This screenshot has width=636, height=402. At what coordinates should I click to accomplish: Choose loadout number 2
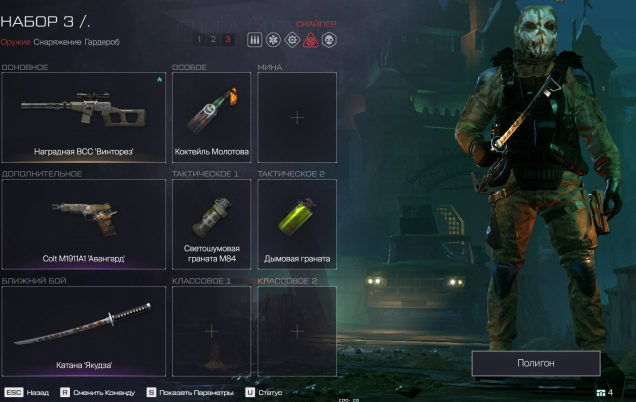[x=213, y=39]
